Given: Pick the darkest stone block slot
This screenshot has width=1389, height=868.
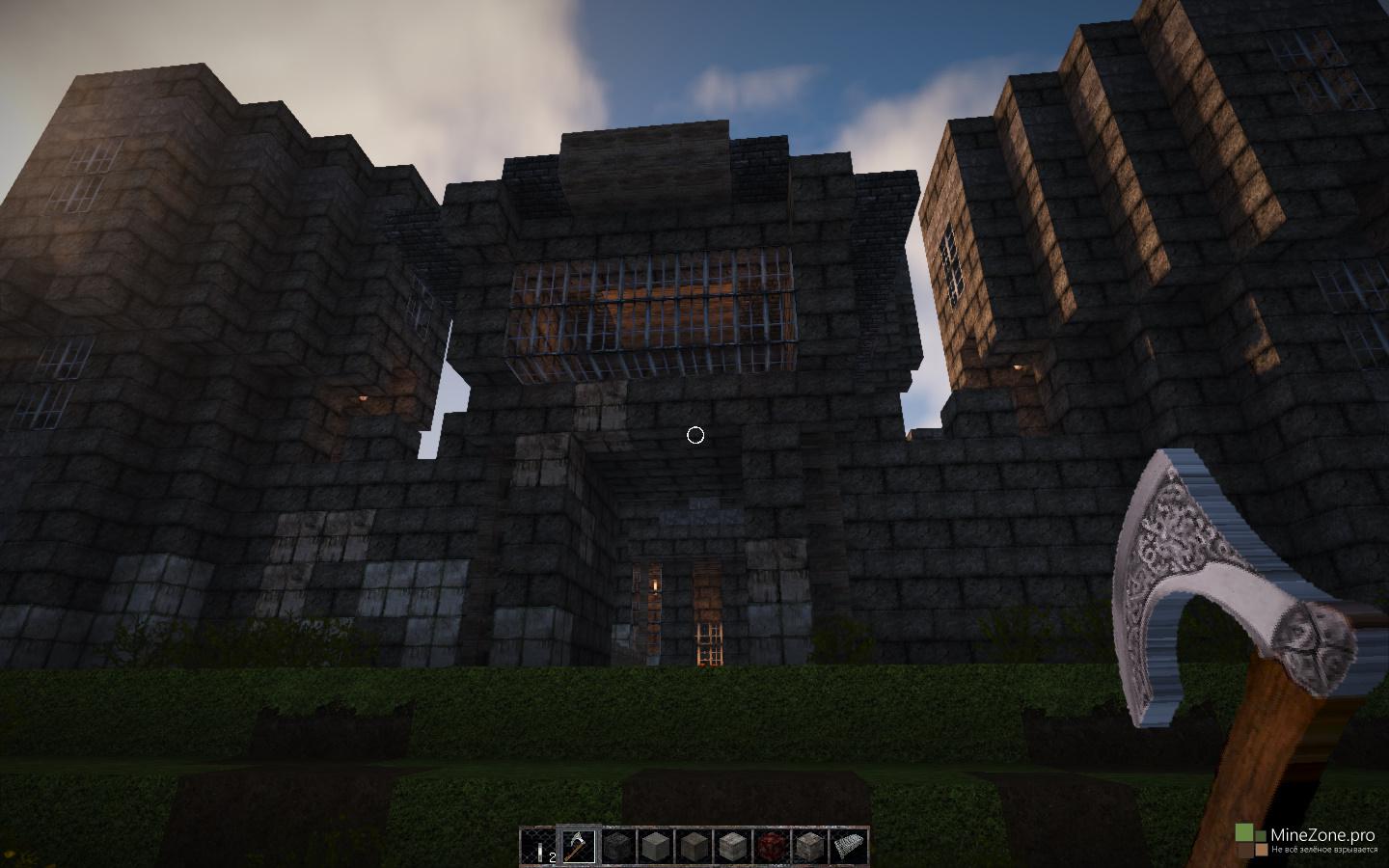Looking at the screenshot, I should [616, 847].
